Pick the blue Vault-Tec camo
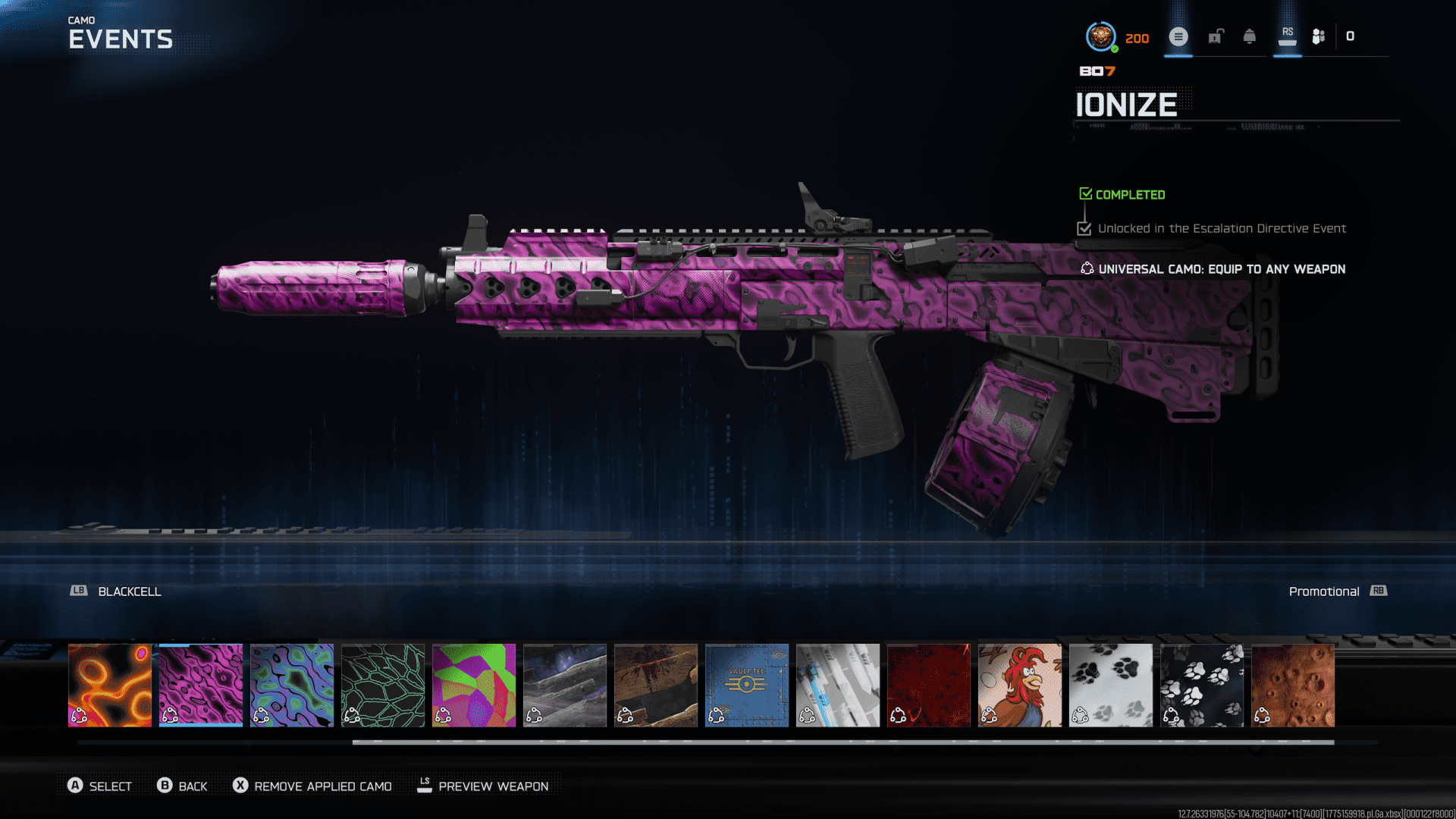Image resolution: width=1456 pixels, height=819 pixels. point(747,685)
